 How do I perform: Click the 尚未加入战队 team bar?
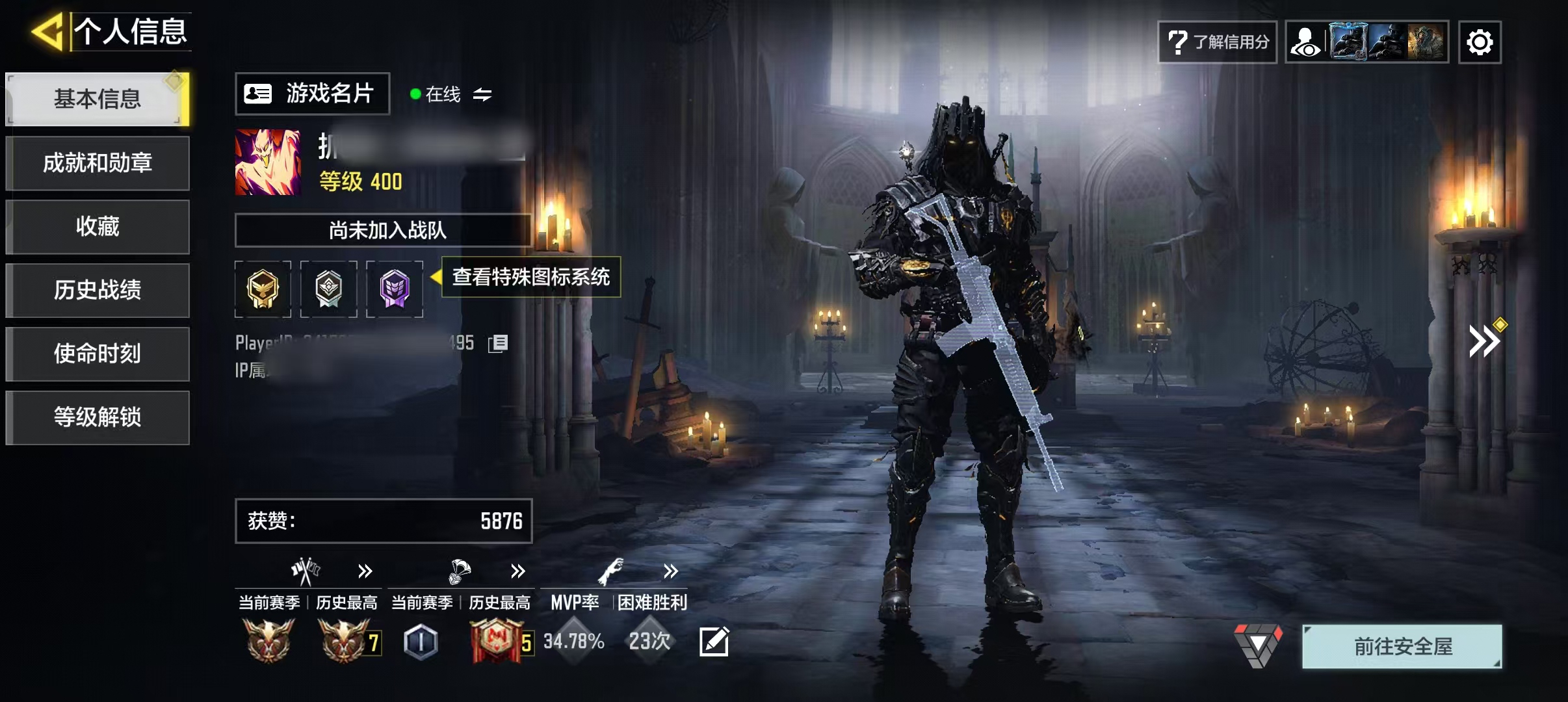(384, 230)
